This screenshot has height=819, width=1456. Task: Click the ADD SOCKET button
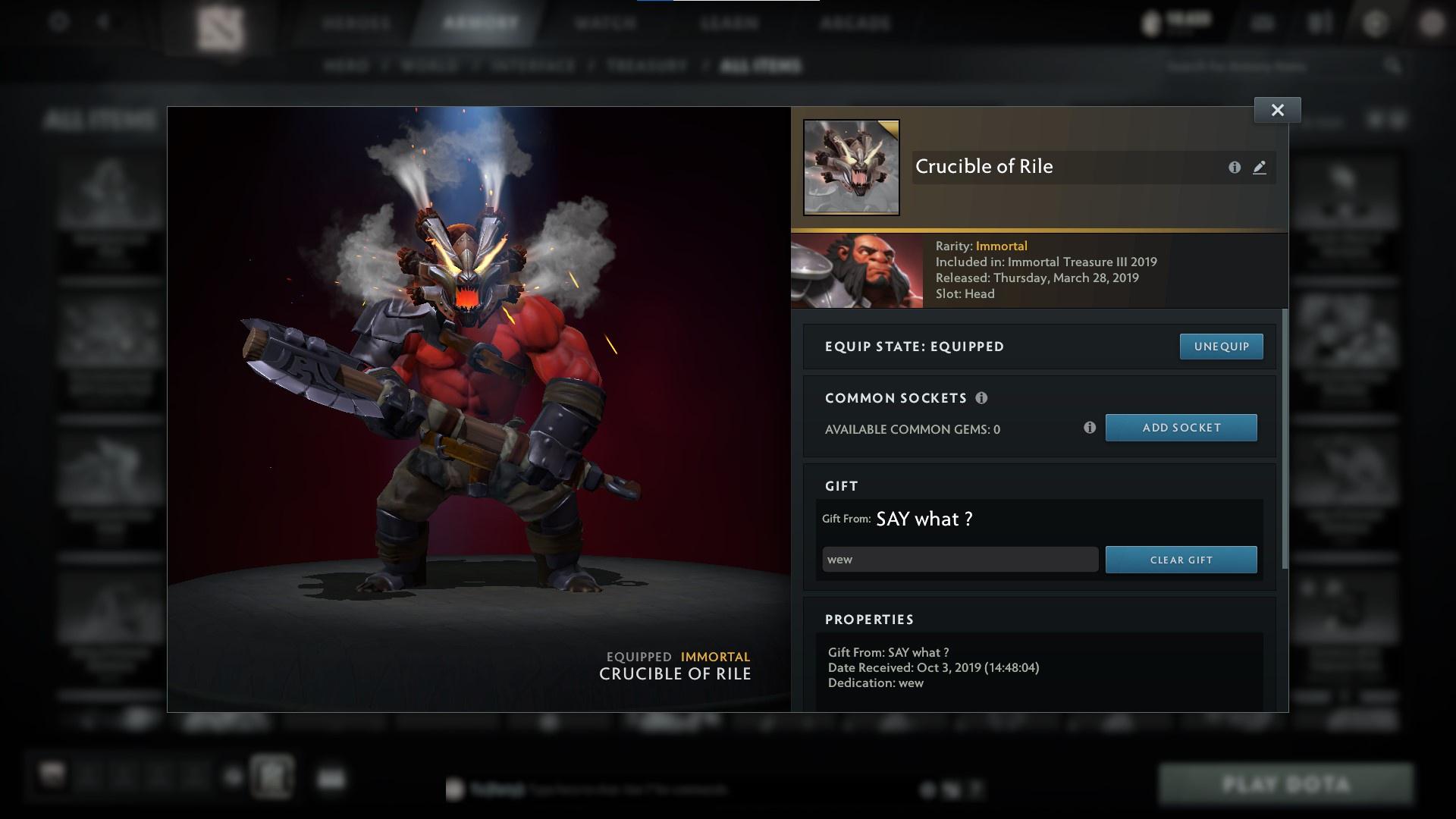(x=1181, y=428)
